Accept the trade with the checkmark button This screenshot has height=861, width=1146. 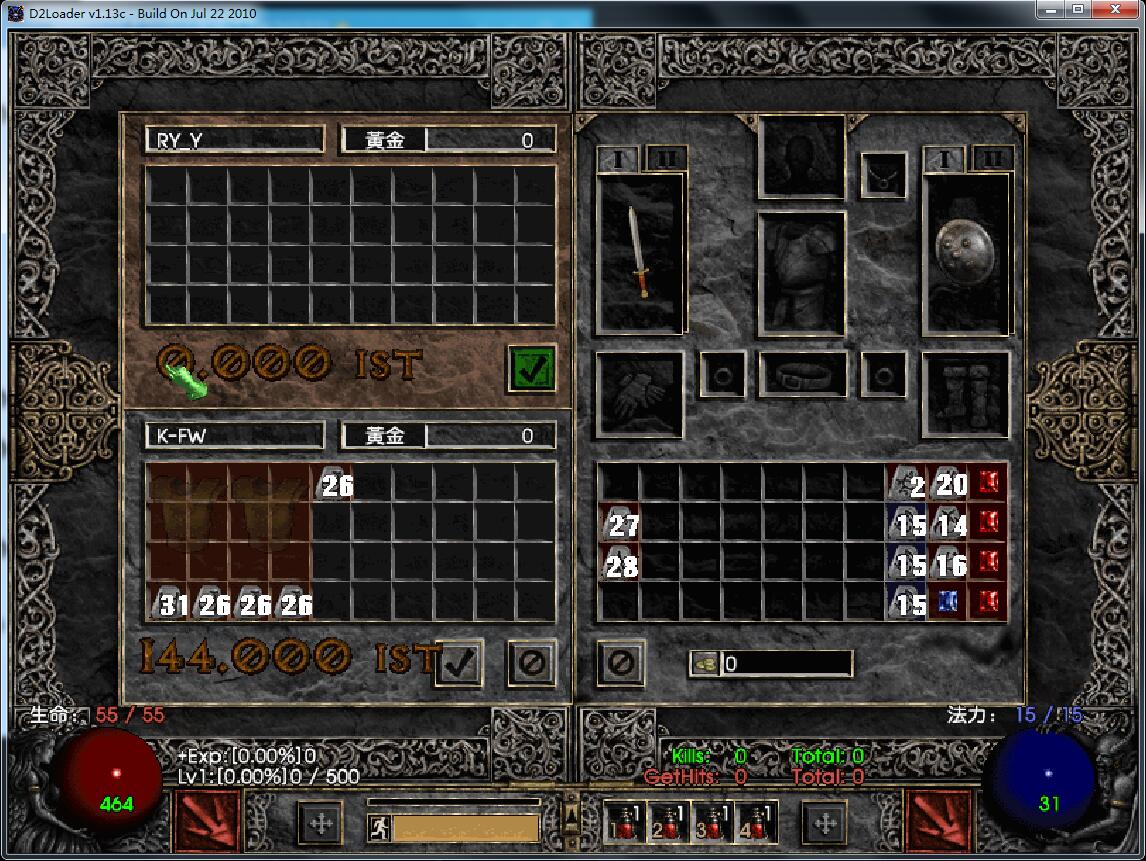click(459, 662)
